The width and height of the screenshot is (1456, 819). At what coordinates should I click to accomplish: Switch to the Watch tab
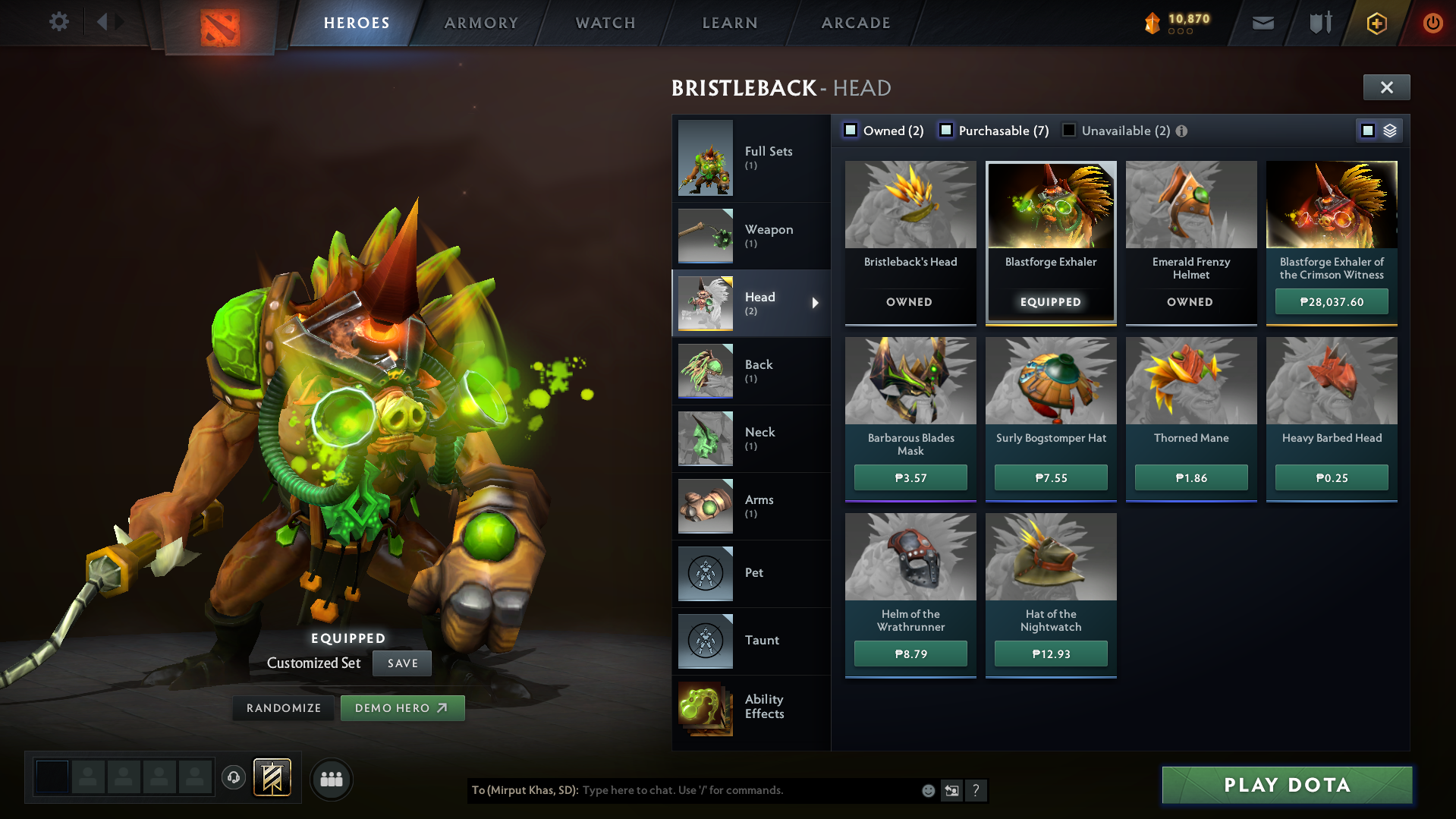coord(605,23)
